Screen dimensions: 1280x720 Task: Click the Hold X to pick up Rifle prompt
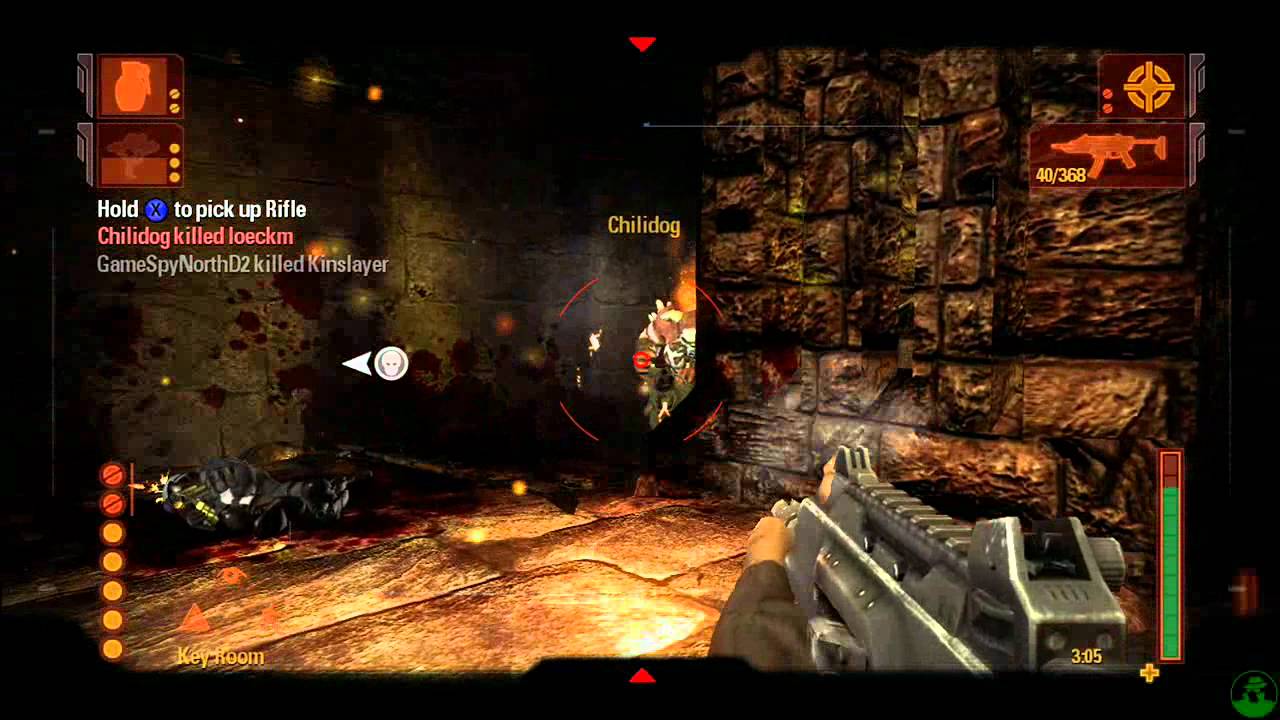tap(200, 209)
